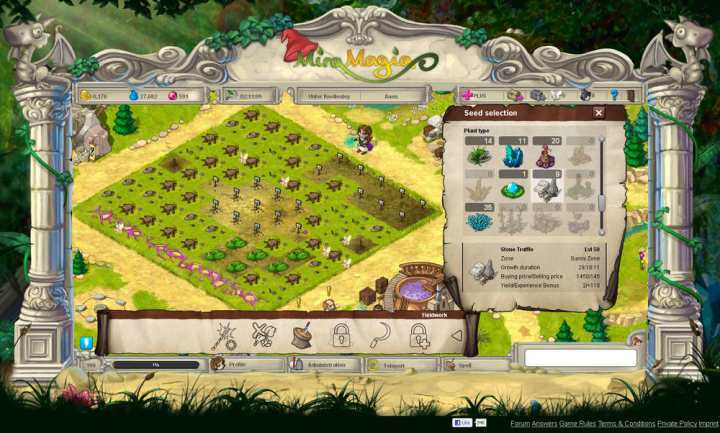Click the chat input box
The height and width of the screenshot is (433, 720).
[580, 357]
